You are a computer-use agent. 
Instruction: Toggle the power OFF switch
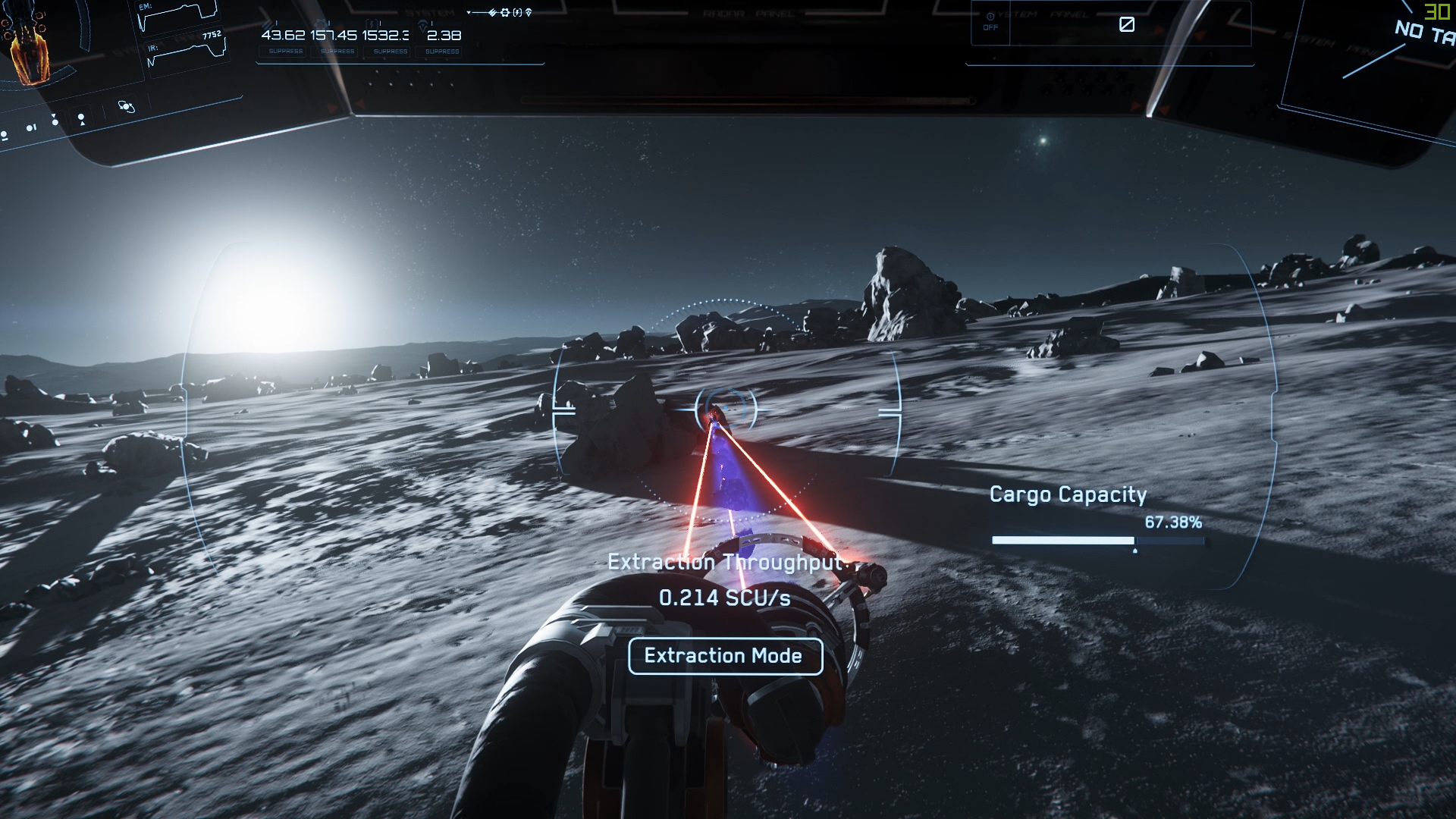click(990, 21)
